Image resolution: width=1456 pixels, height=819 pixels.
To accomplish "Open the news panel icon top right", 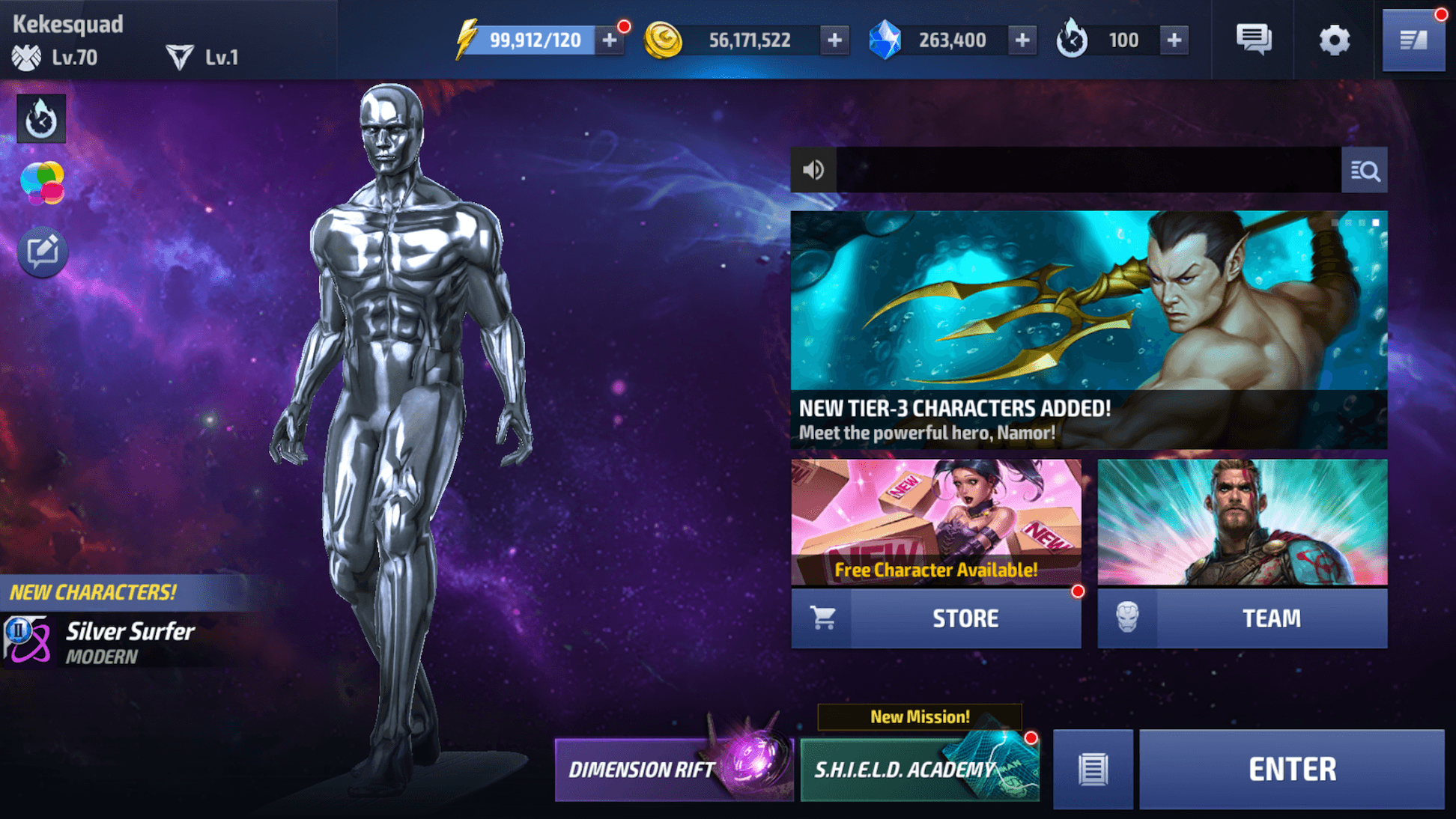I will [x=1414, y=39].
